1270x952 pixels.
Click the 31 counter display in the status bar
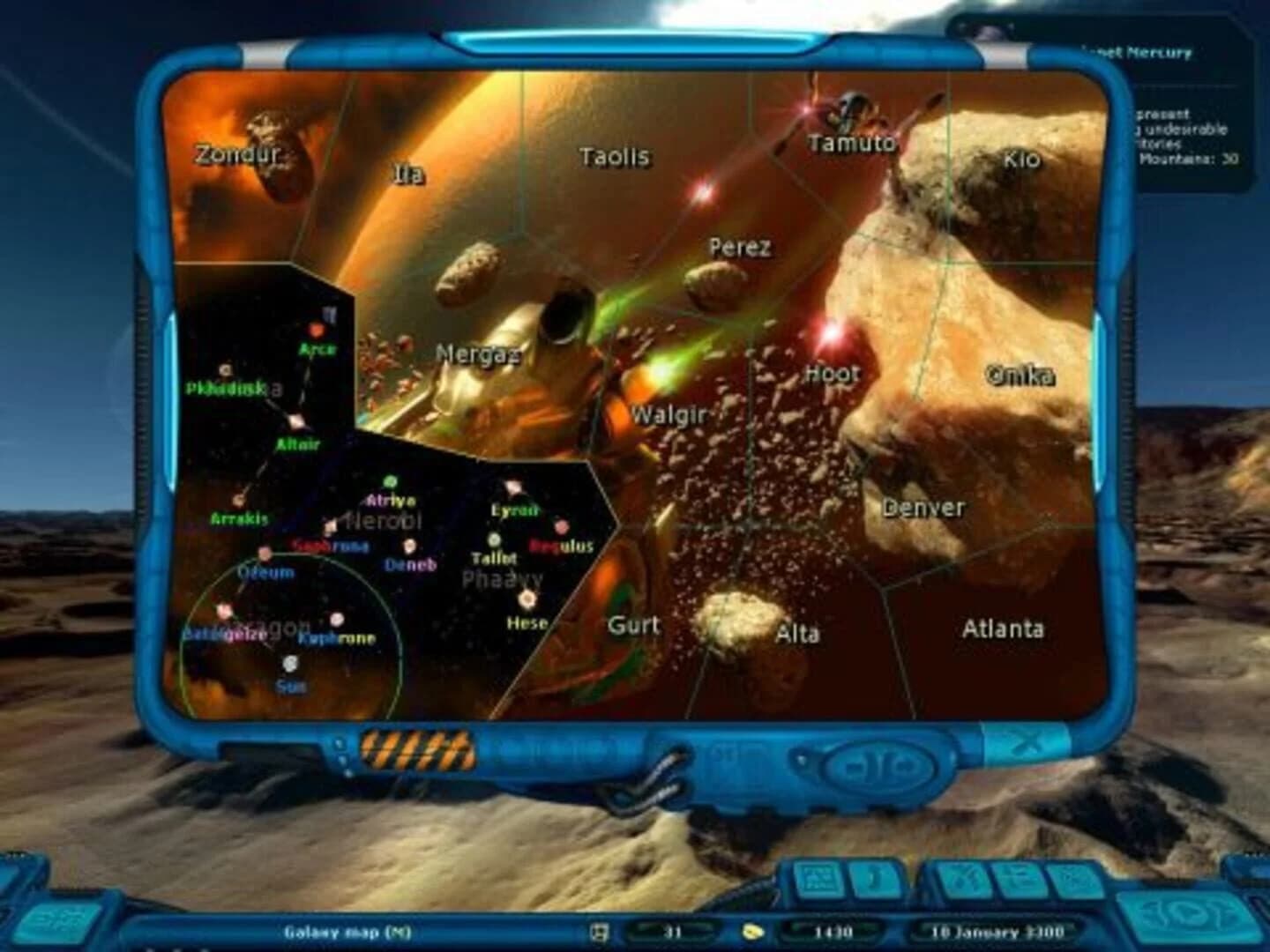(673, 932)
